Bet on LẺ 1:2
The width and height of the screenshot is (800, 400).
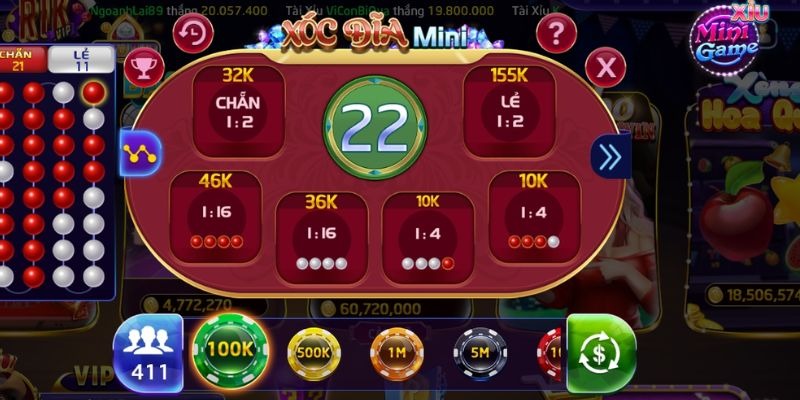(509, 111)
